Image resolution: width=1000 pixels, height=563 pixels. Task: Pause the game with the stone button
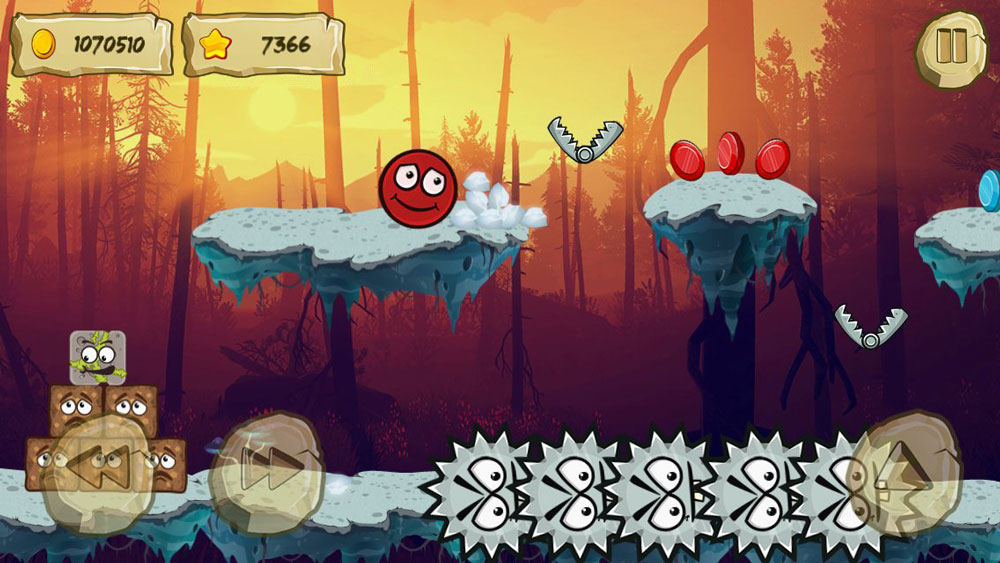click(951, 48)
